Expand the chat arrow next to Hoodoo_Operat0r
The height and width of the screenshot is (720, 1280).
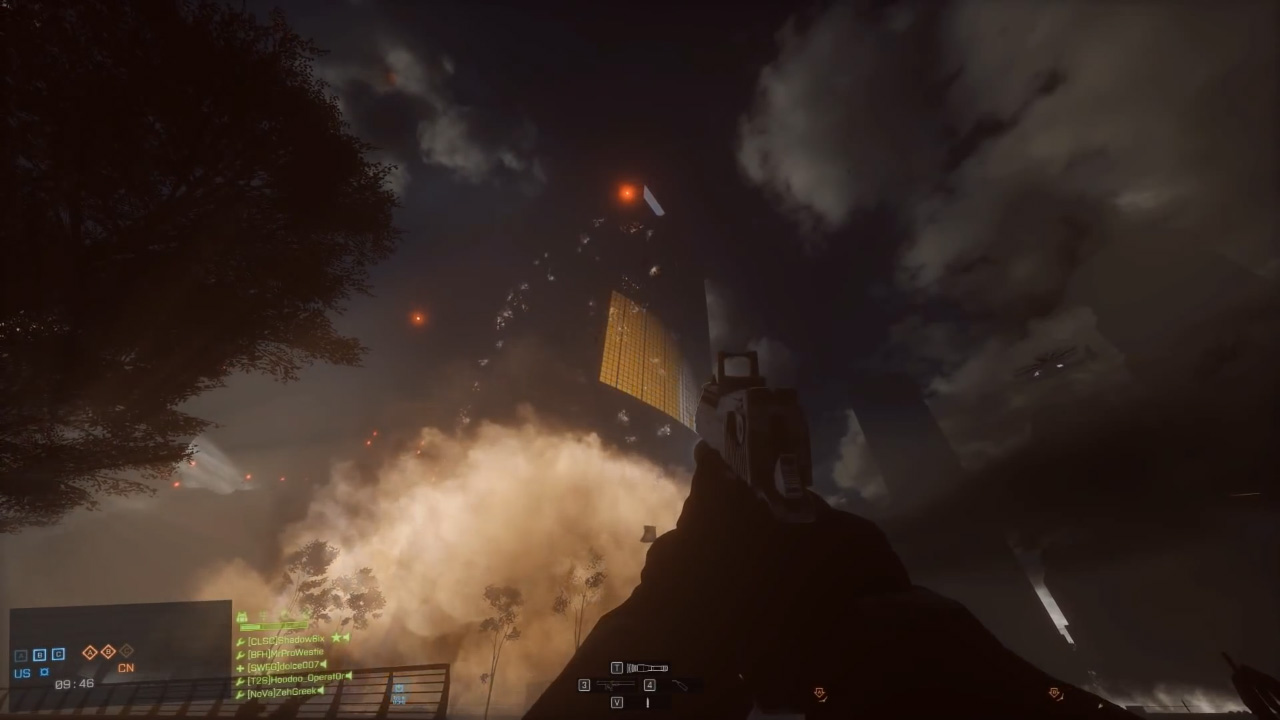click(x=347, y=677)
